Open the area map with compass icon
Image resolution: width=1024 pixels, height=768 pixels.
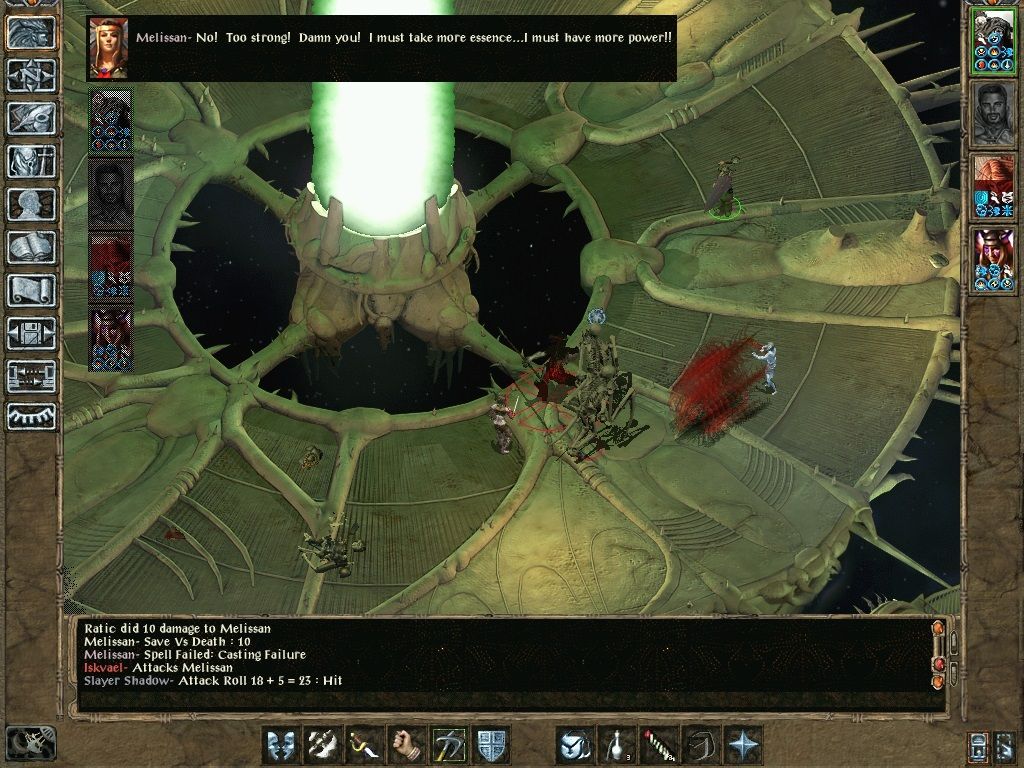click(x=31, y=75)
